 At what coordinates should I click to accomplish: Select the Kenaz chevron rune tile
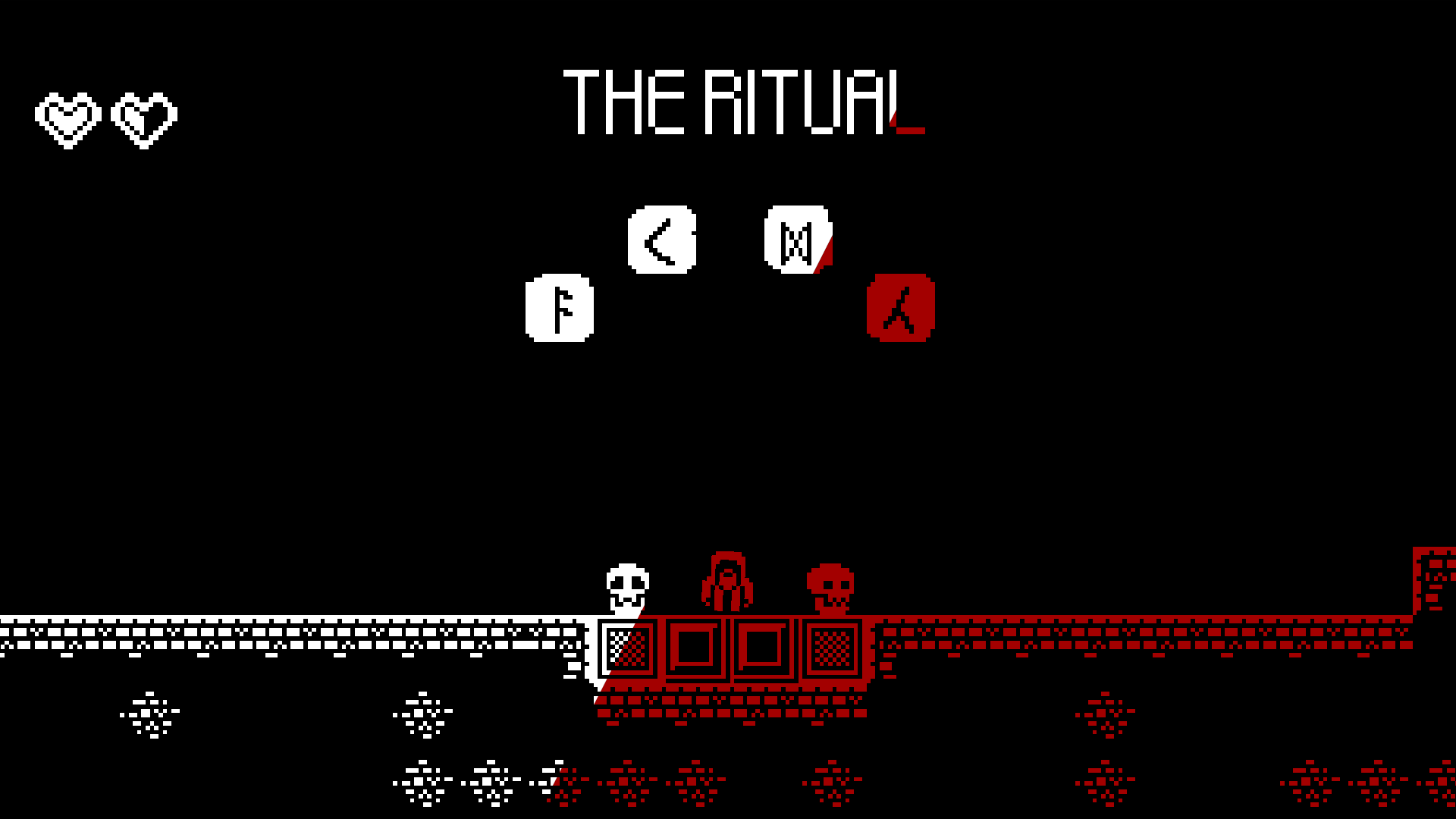tap(661, 238)
